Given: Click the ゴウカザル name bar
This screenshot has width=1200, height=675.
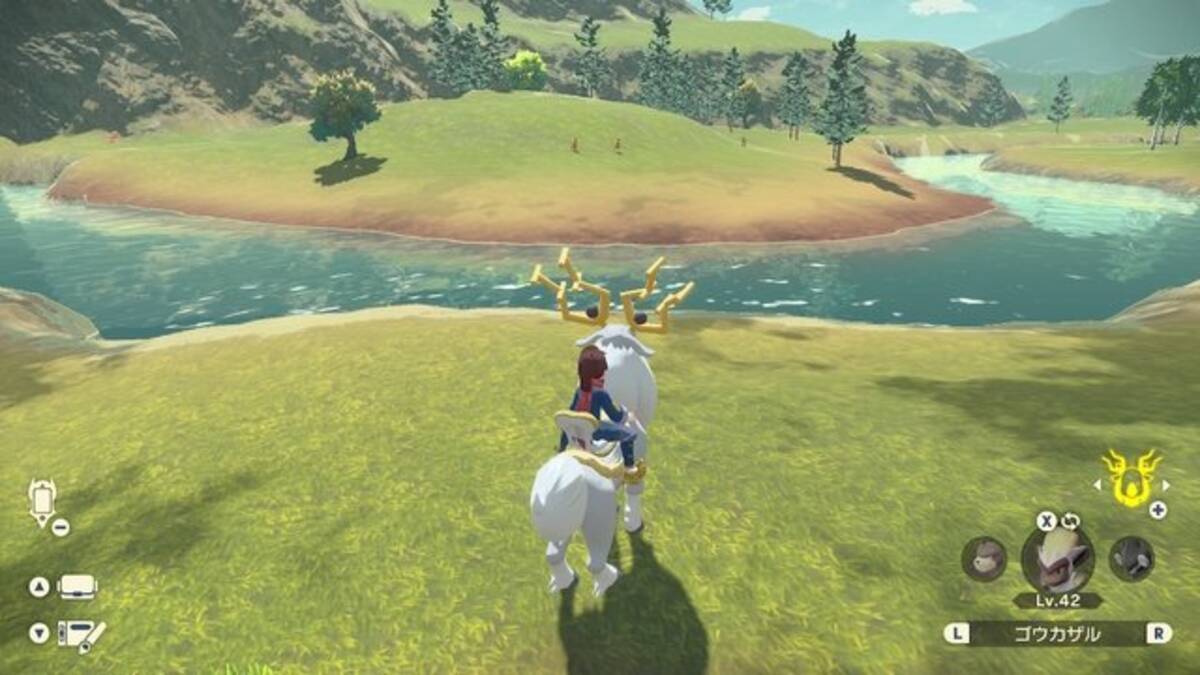Looking at the screenshot, I should tap(1058, 633).
